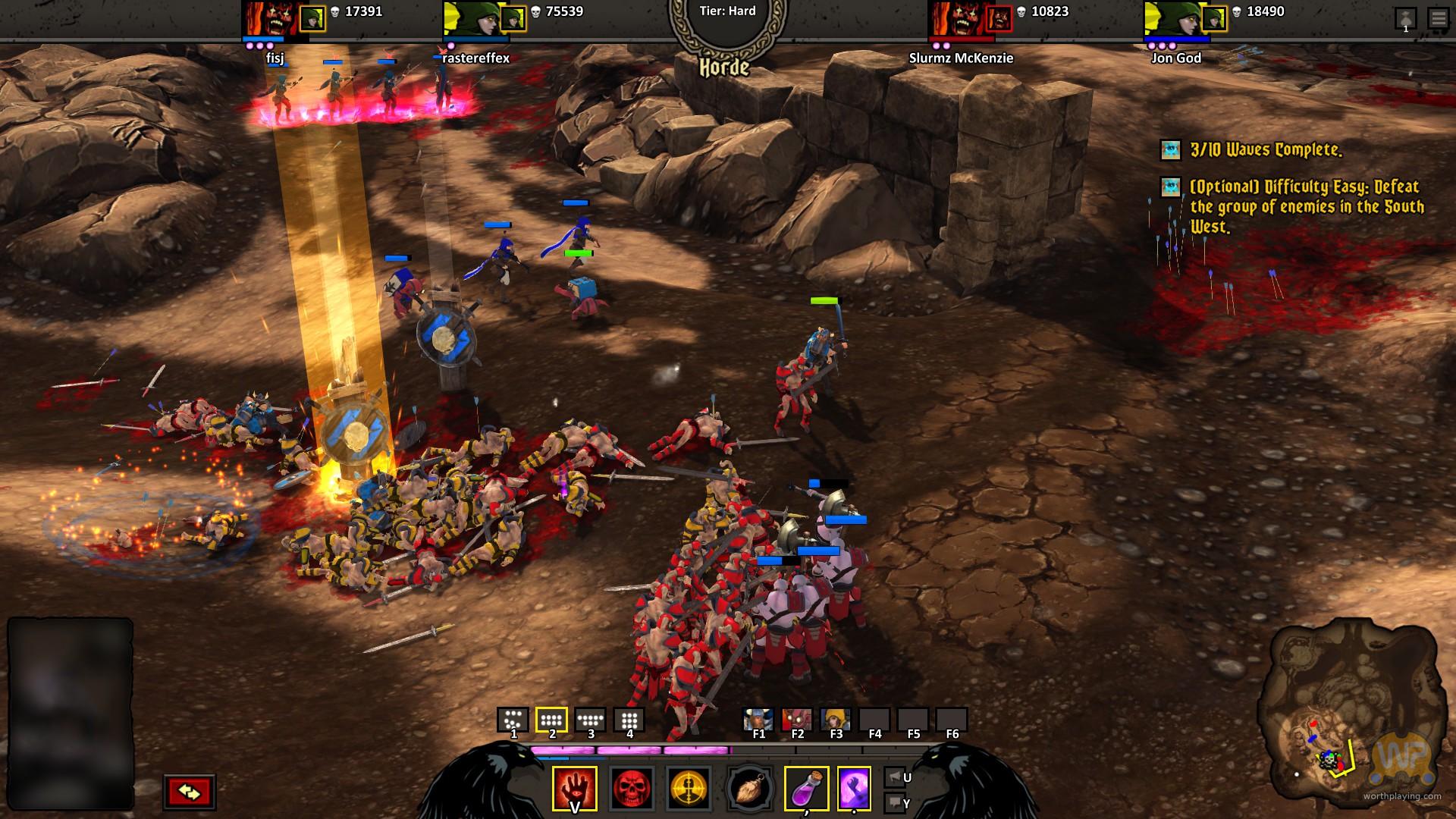Trigger the yellow crosshair target ability
This screenshot has width=1456, height=819.
pyautogui.click(x=689, y=789)
